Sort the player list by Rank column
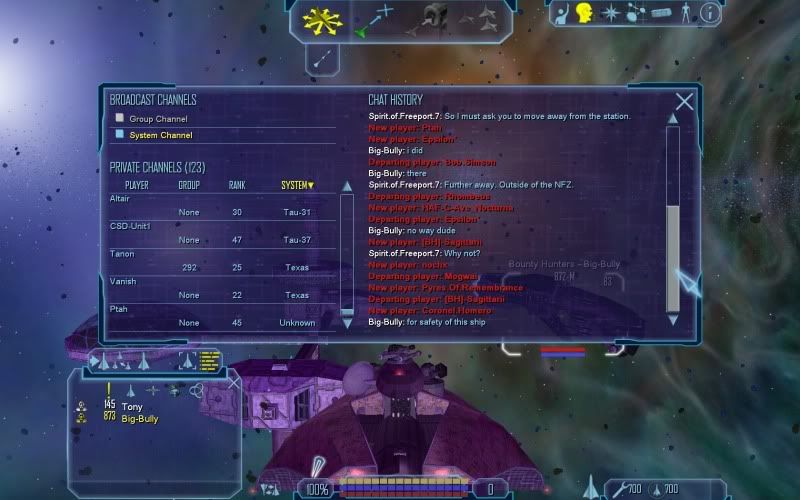The width and height of the screenshot is (800, 500). [x=237, y=185]
